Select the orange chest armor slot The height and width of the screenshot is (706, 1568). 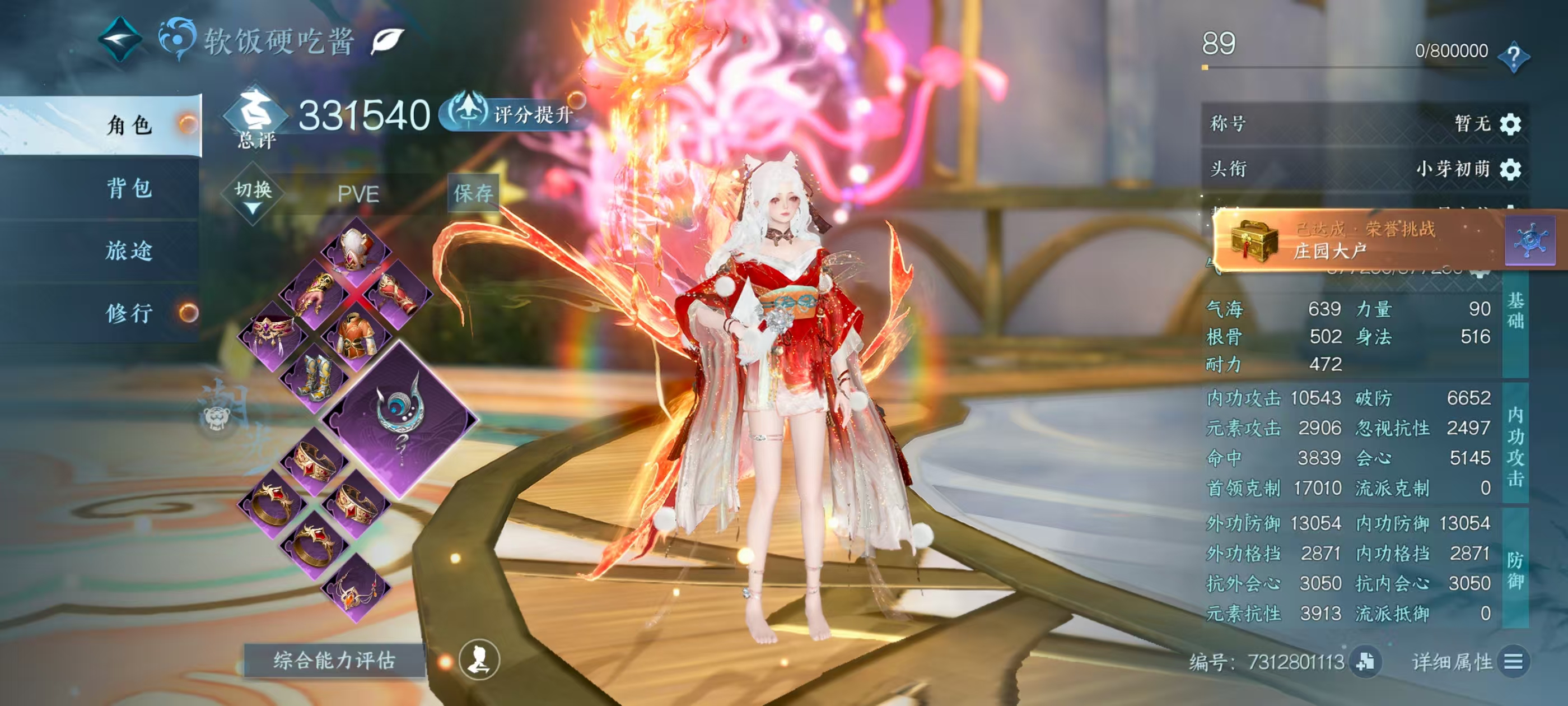click(356, 336)
